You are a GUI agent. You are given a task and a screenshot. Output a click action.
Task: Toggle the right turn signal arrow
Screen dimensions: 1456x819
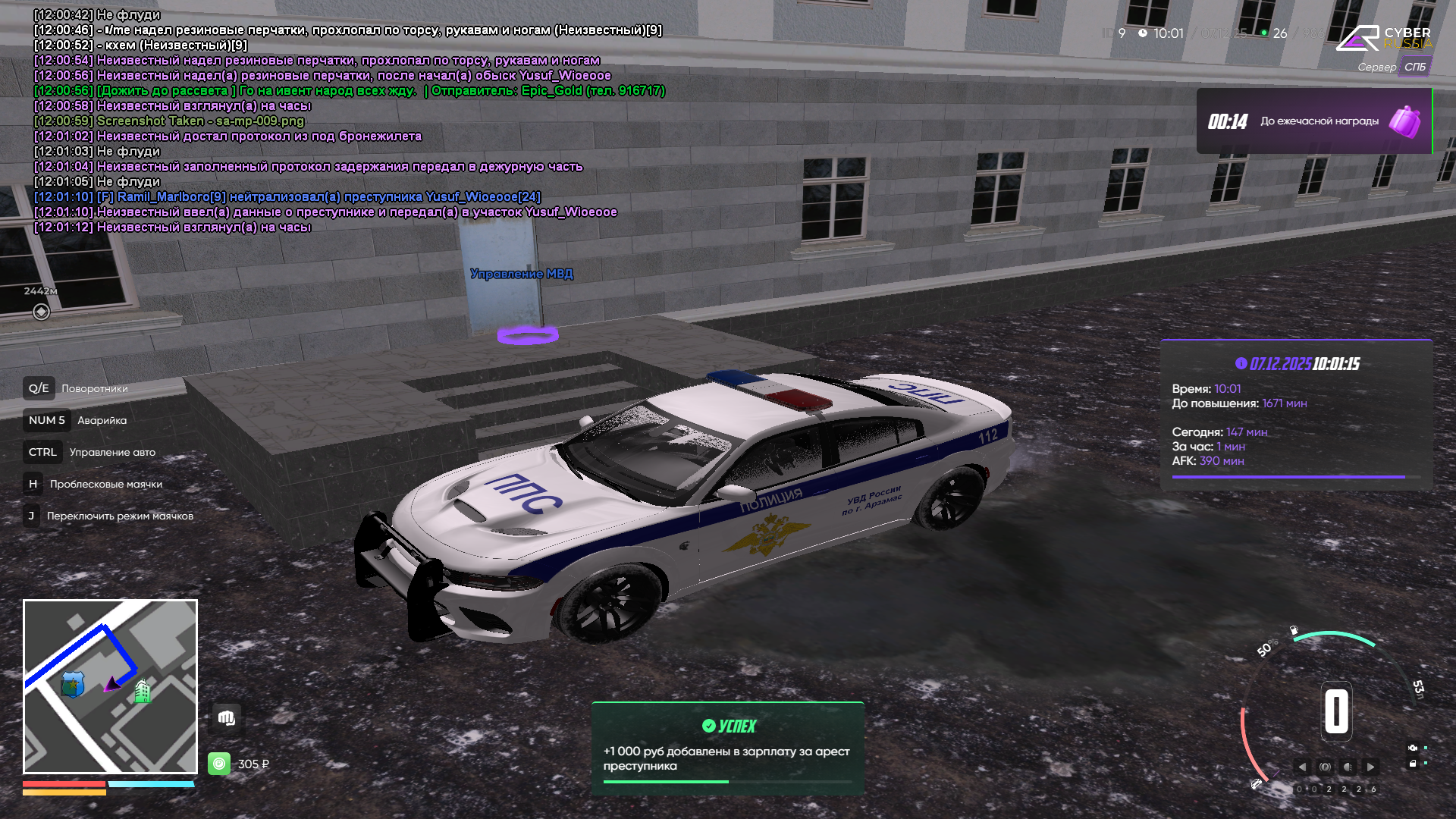tap(1370, 767)
